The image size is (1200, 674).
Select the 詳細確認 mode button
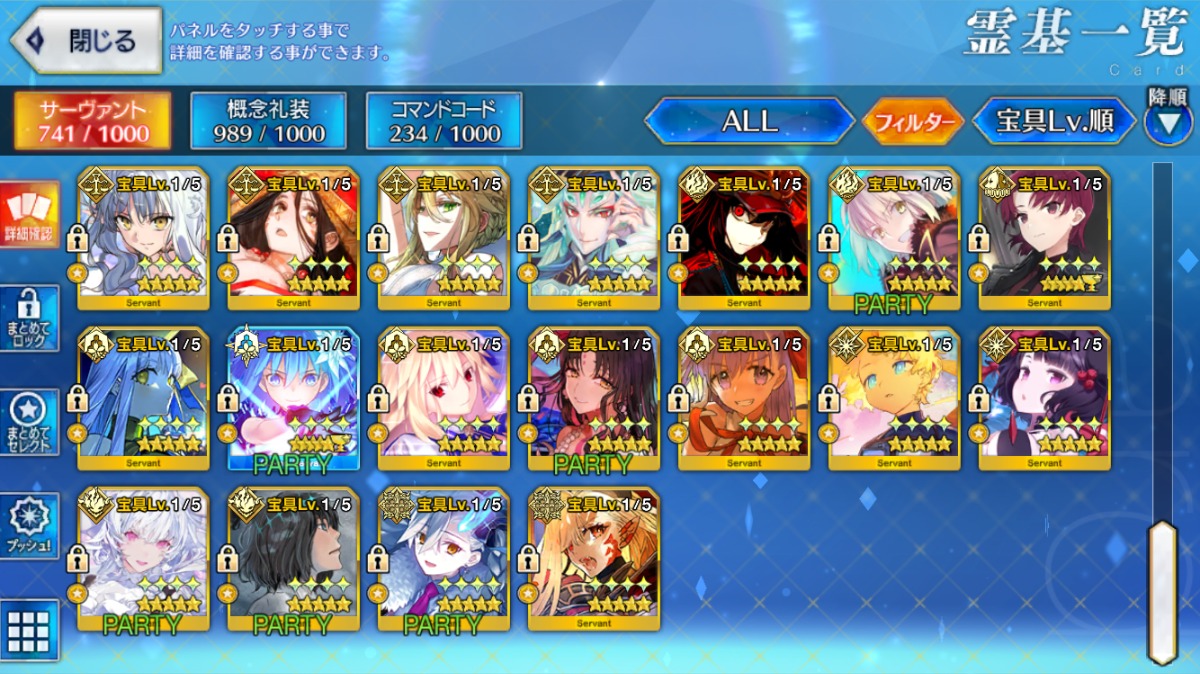coord(29,215)
